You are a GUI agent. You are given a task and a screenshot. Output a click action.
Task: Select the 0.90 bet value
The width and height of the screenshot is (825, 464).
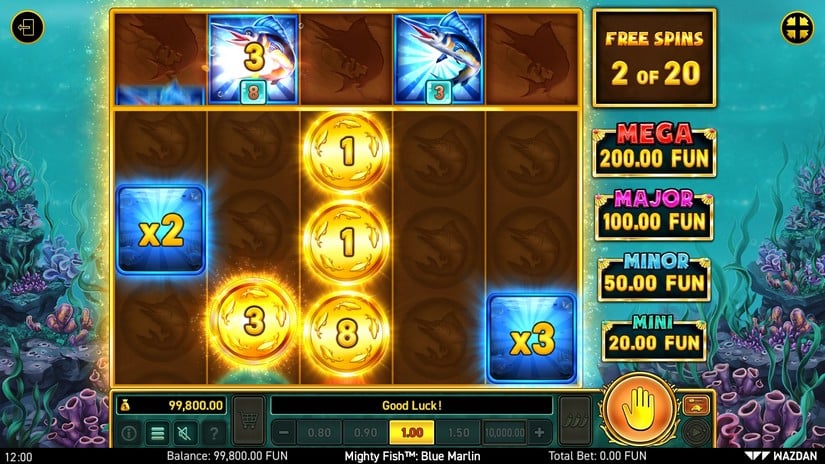(x=365, y=432)
